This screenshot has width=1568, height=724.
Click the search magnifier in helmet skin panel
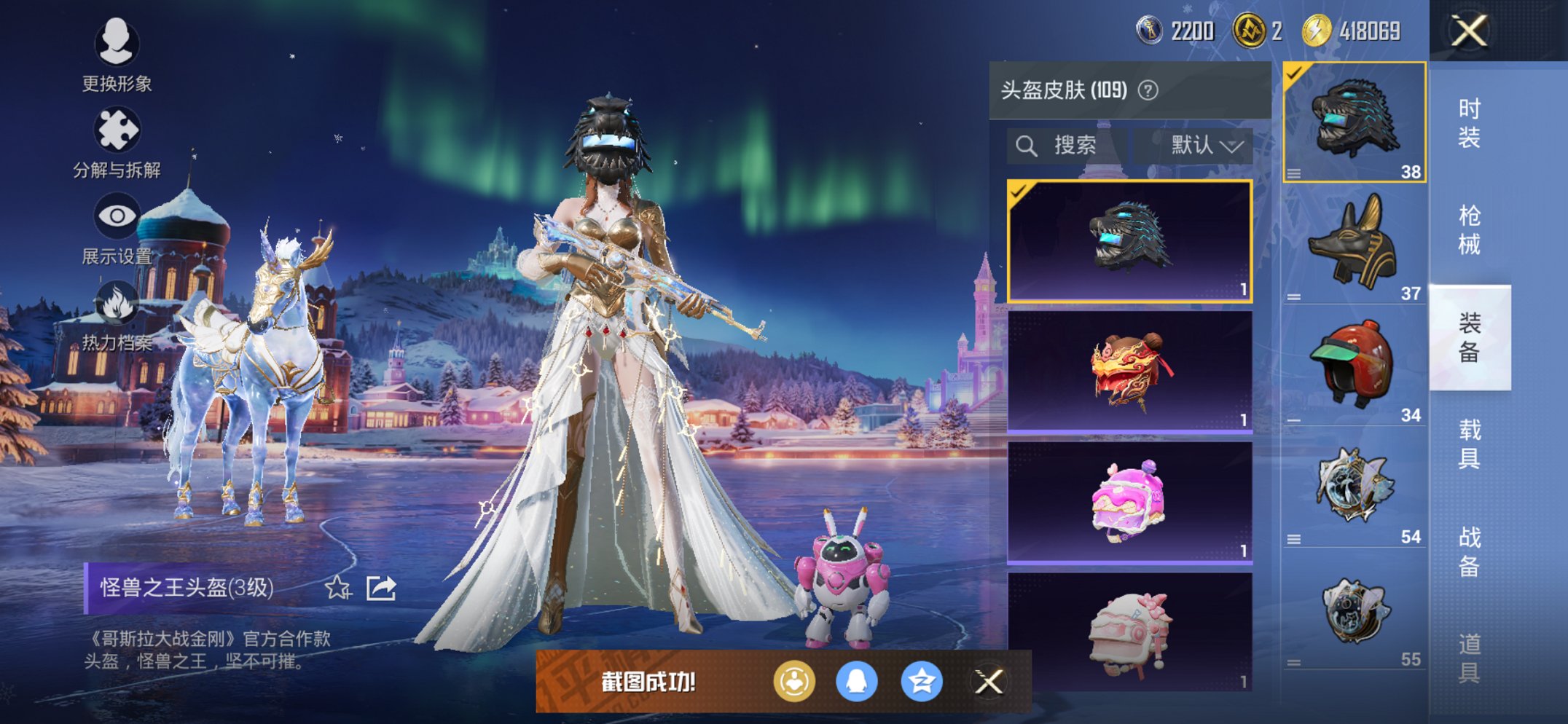pyautogui.click(x=1027, y=145)
